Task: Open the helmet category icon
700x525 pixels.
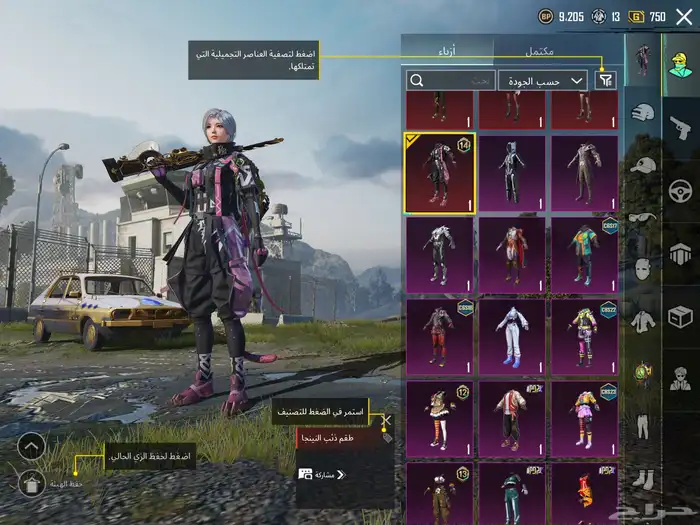Action: (x=643, y=112)
